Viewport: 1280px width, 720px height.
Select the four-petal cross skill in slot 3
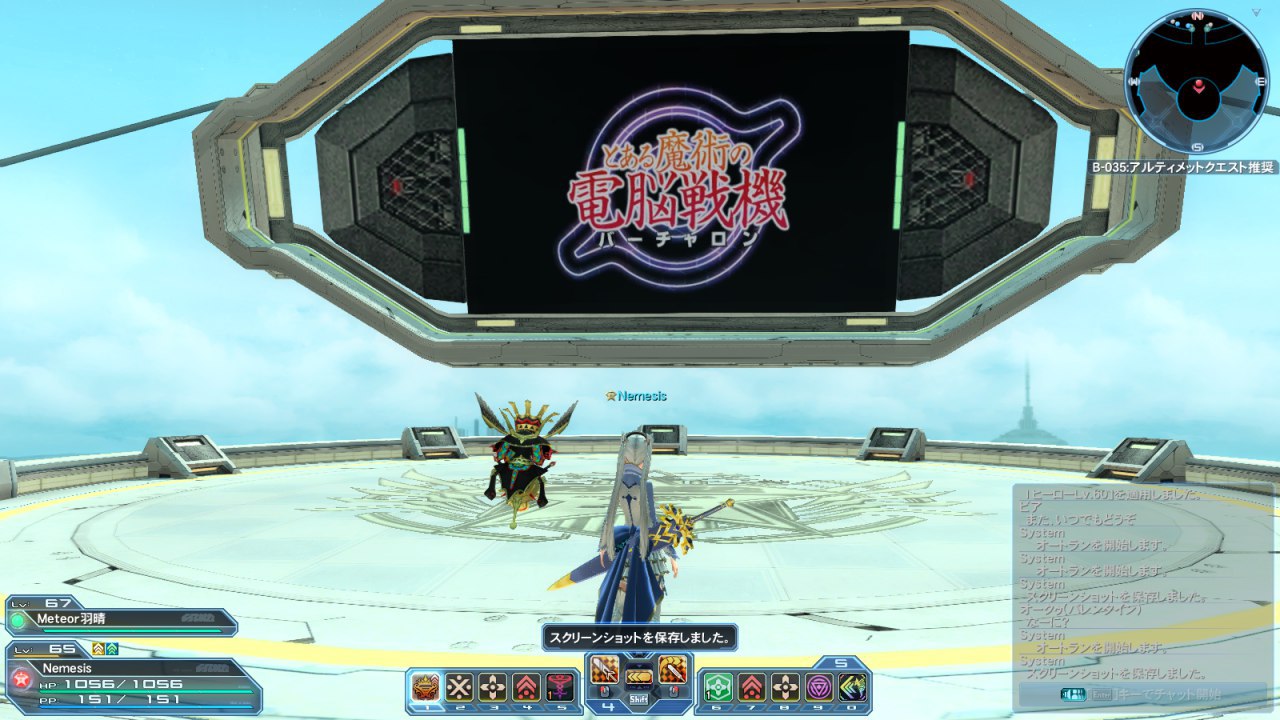click(x=493, y=687)
